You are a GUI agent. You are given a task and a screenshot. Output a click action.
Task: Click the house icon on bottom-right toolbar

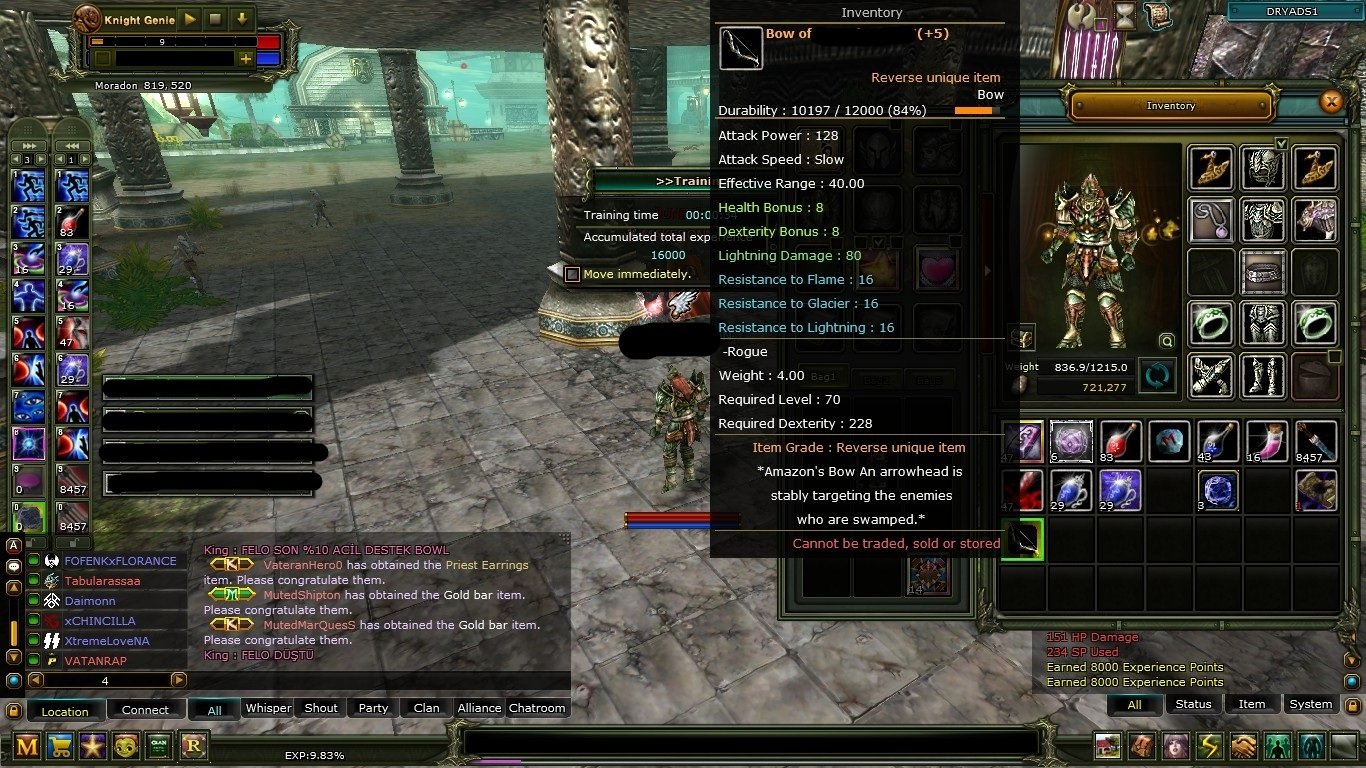click(x=1106, y=747)
